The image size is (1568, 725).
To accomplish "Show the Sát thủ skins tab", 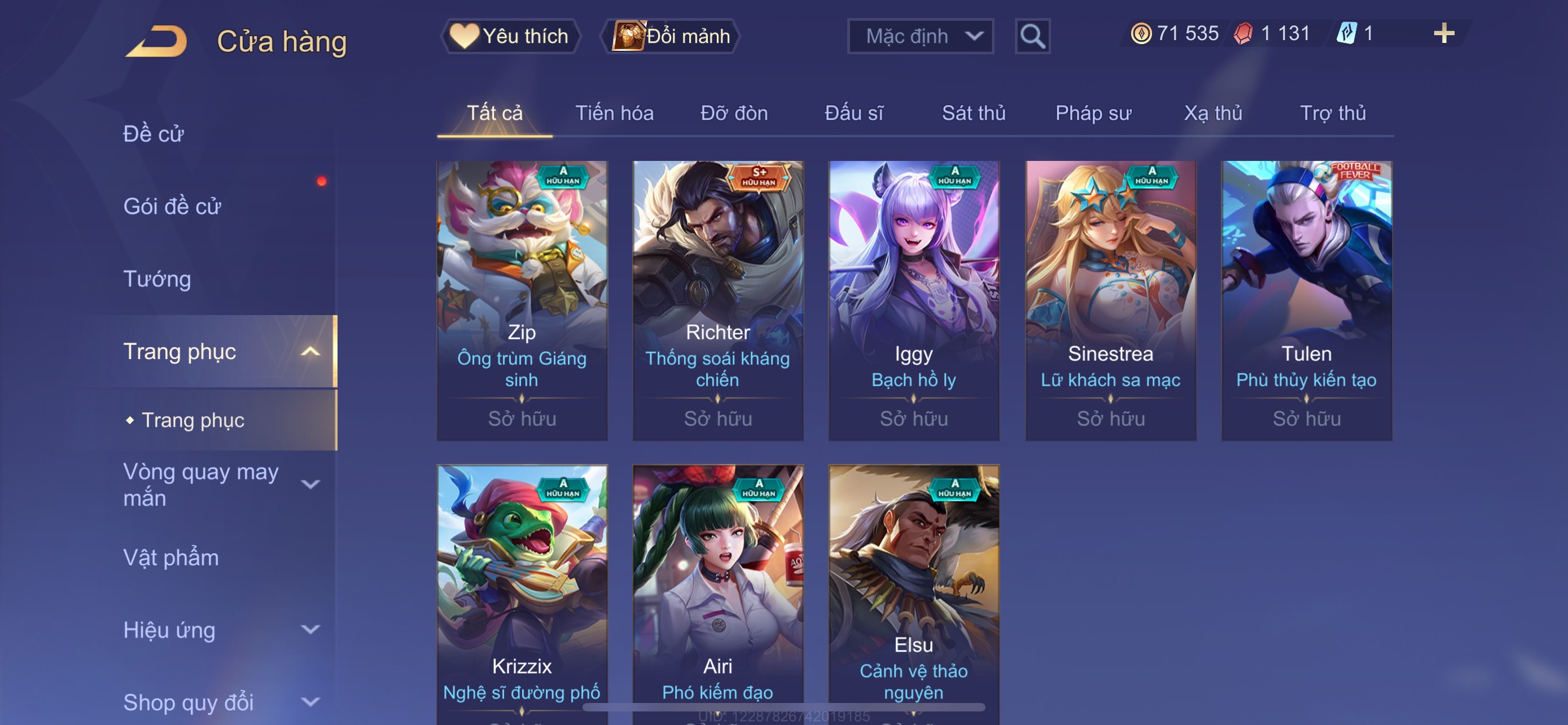I will point(973,113).
